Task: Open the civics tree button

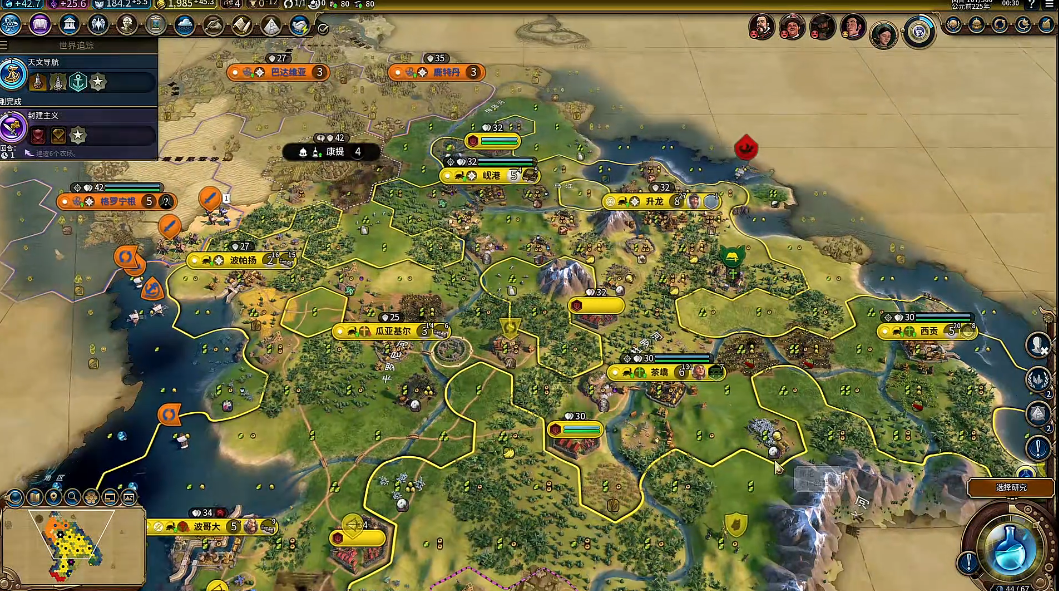Action: pos(40,24)
